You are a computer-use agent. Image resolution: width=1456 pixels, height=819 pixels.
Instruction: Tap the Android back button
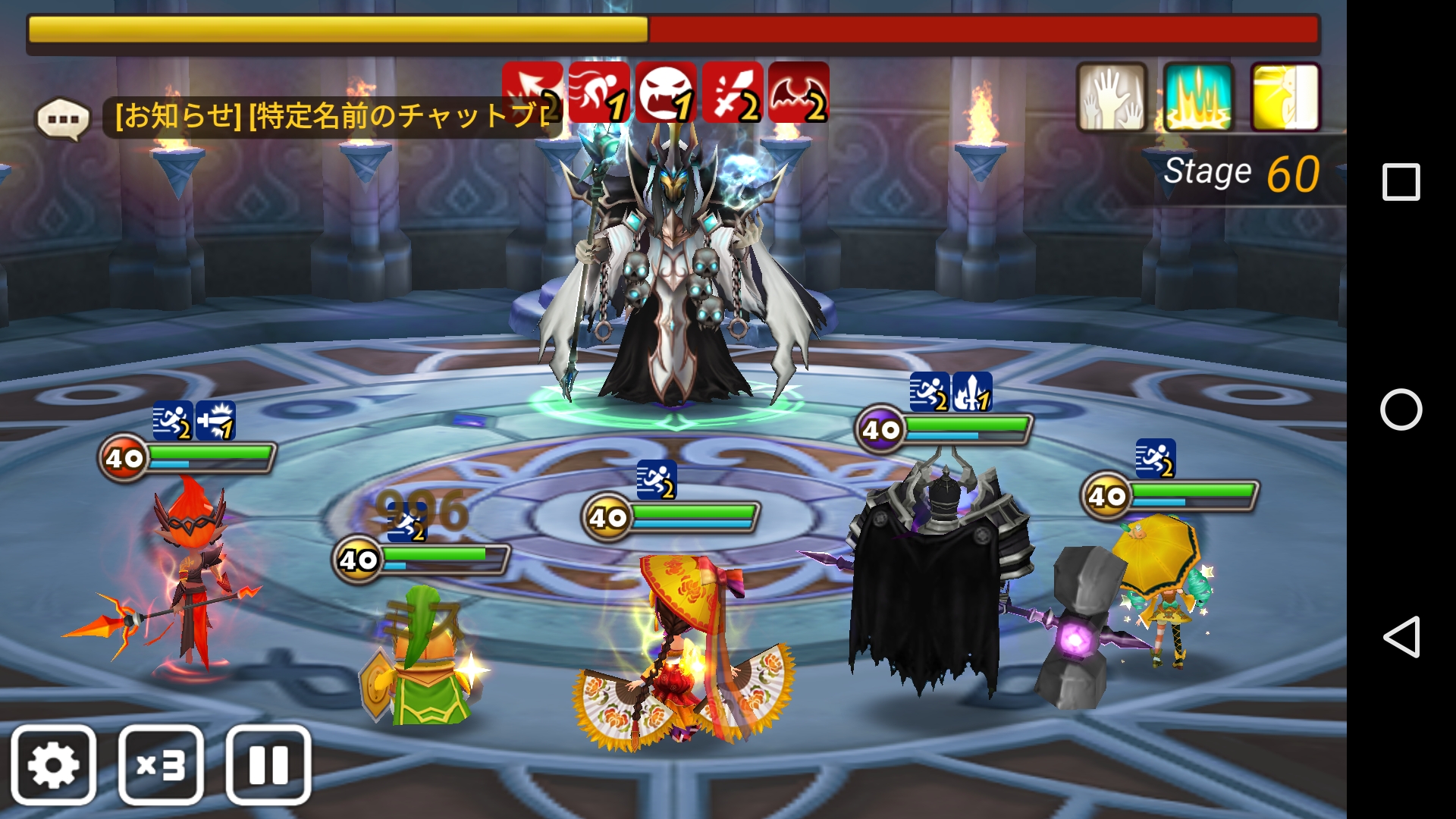coord(1401,636)
